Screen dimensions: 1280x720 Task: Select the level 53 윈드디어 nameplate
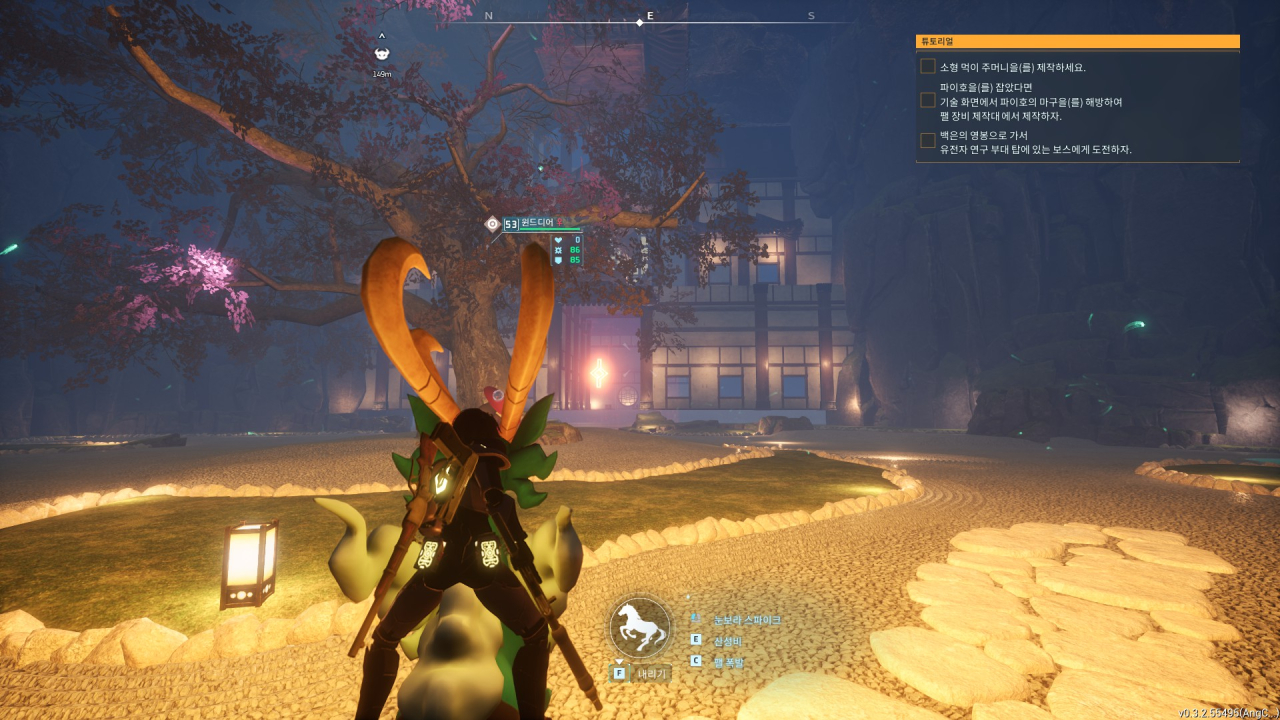pos(536,224)
